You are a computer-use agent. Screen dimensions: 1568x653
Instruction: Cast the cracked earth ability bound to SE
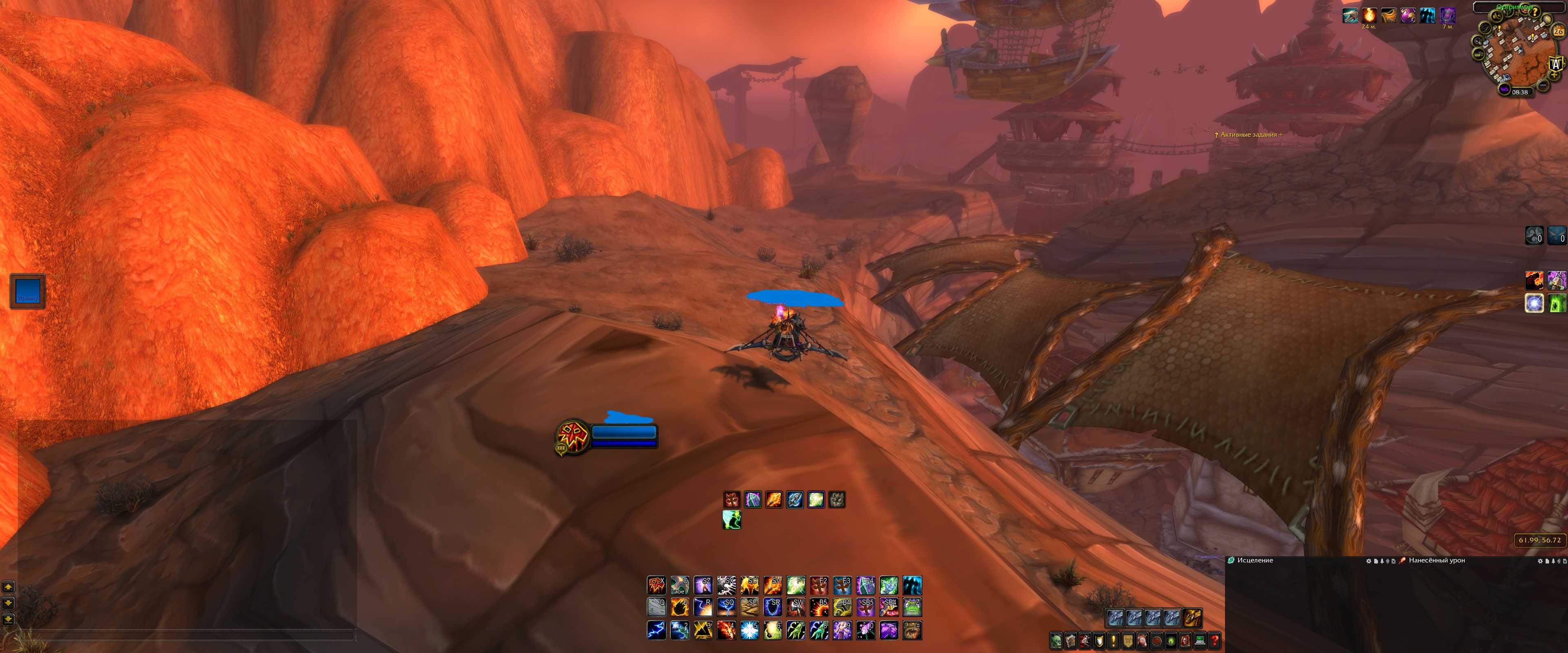[749, 607]
